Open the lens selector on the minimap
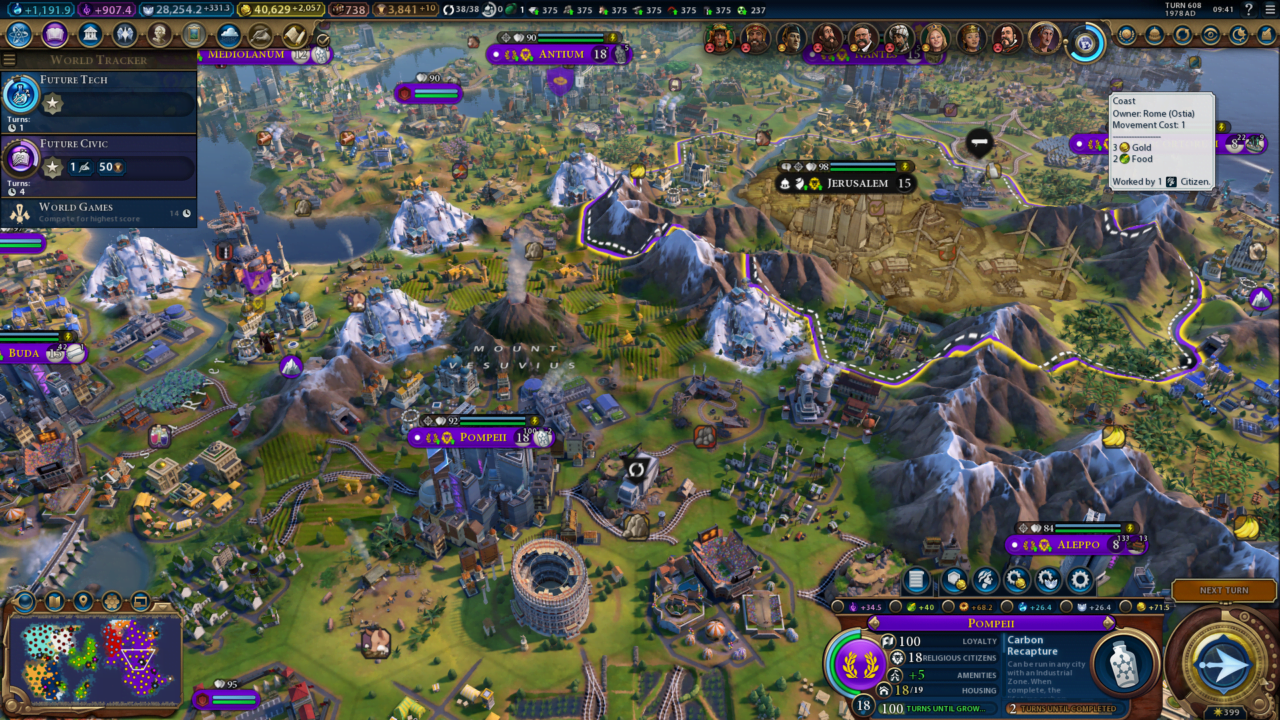Viewport: 1280px width, 720px height. (x=25, y=601)
